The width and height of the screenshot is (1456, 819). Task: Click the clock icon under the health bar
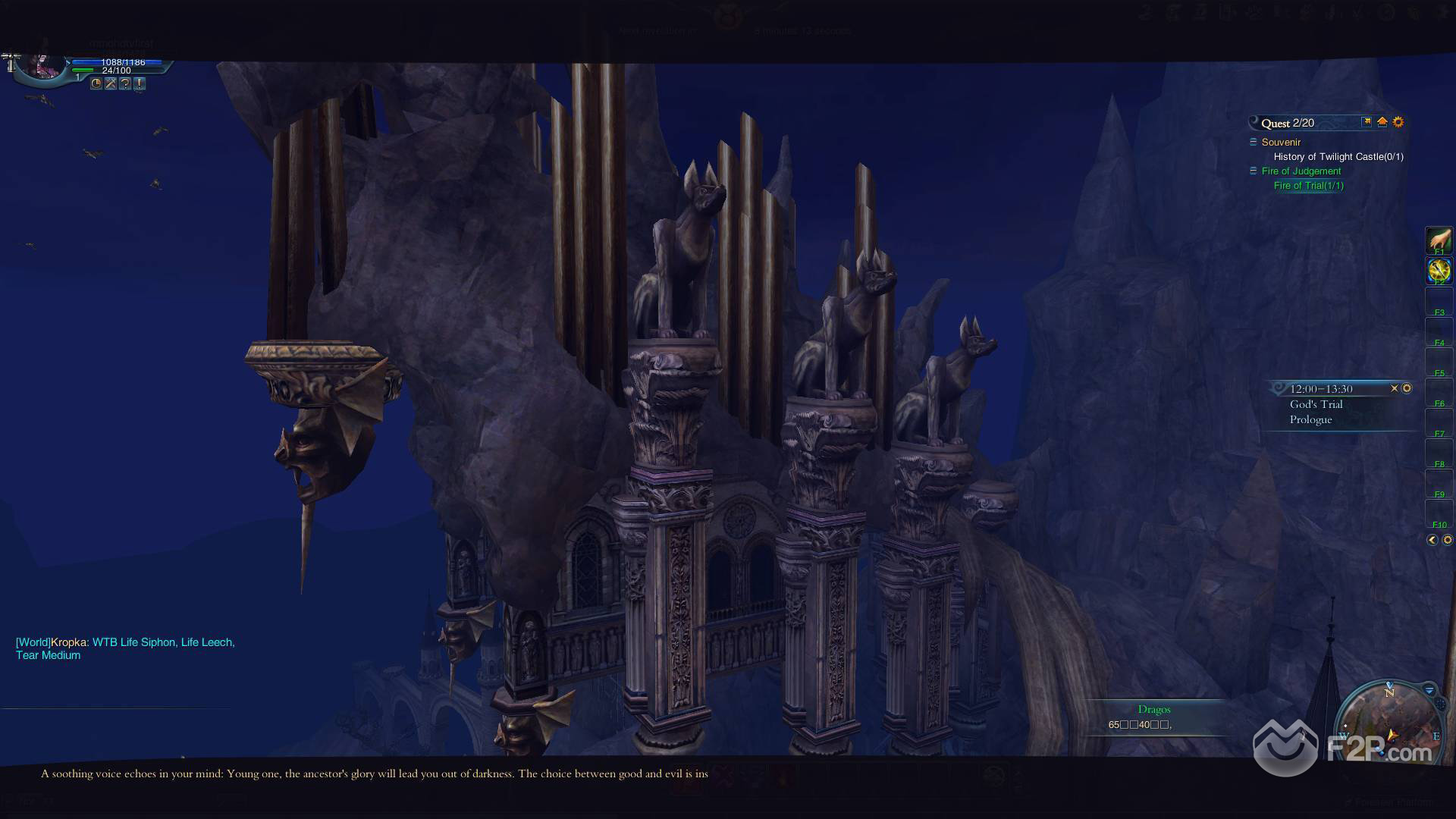click(96, 83)
